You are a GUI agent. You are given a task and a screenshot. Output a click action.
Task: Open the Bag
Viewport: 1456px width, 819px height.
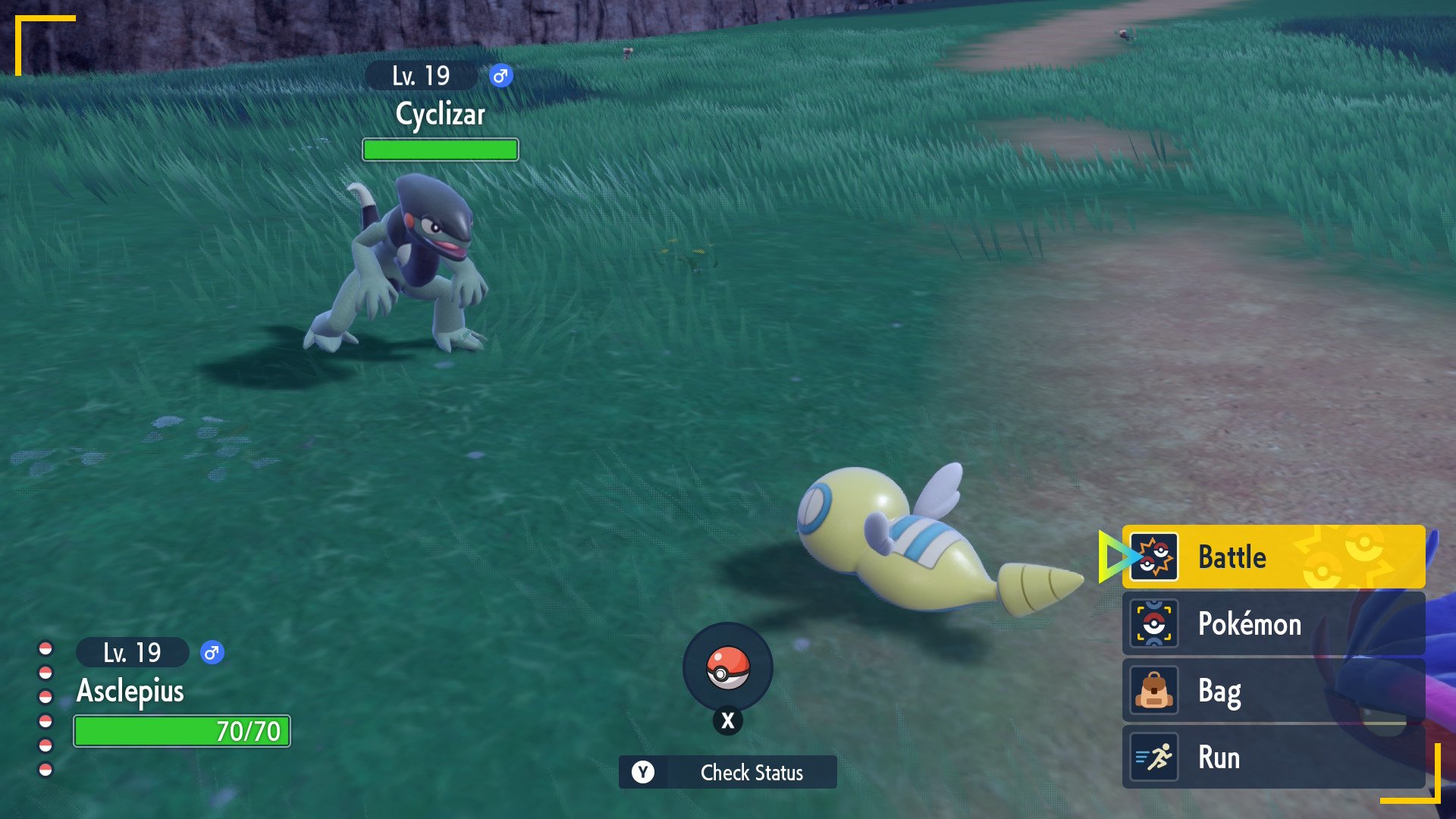(x=1272, y=691)
